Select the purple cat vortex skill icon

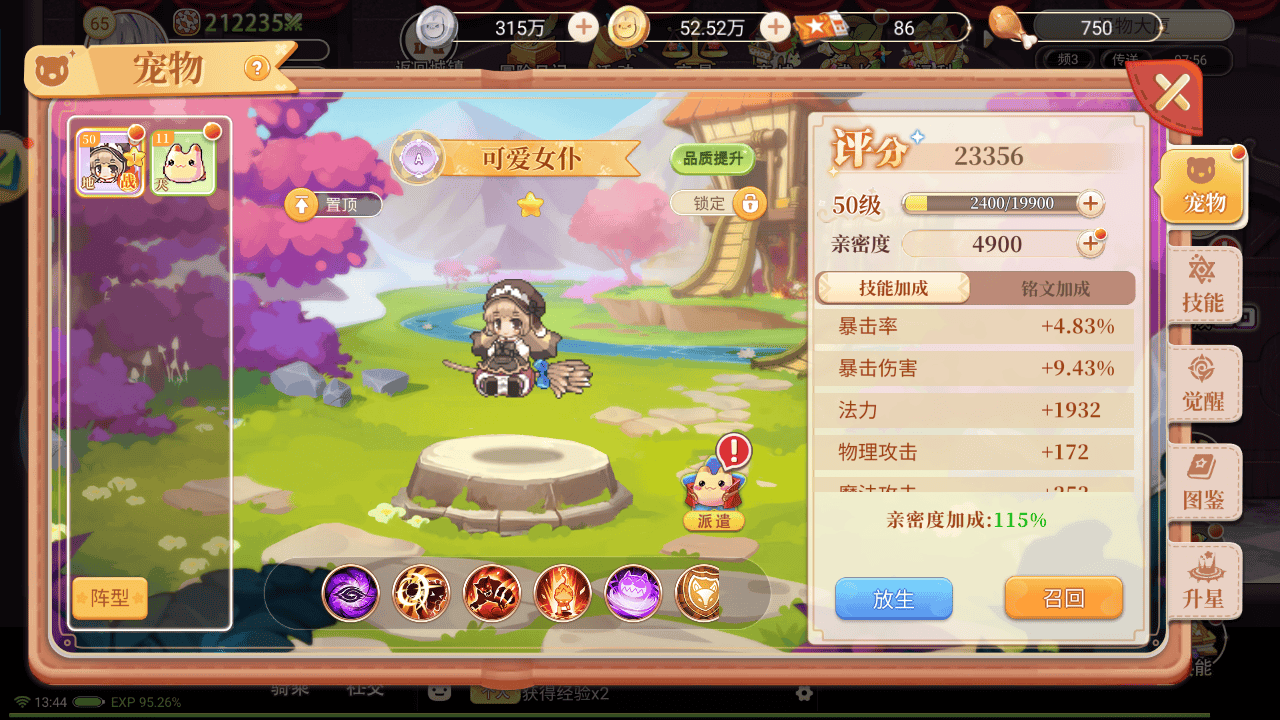pos(633,592)
